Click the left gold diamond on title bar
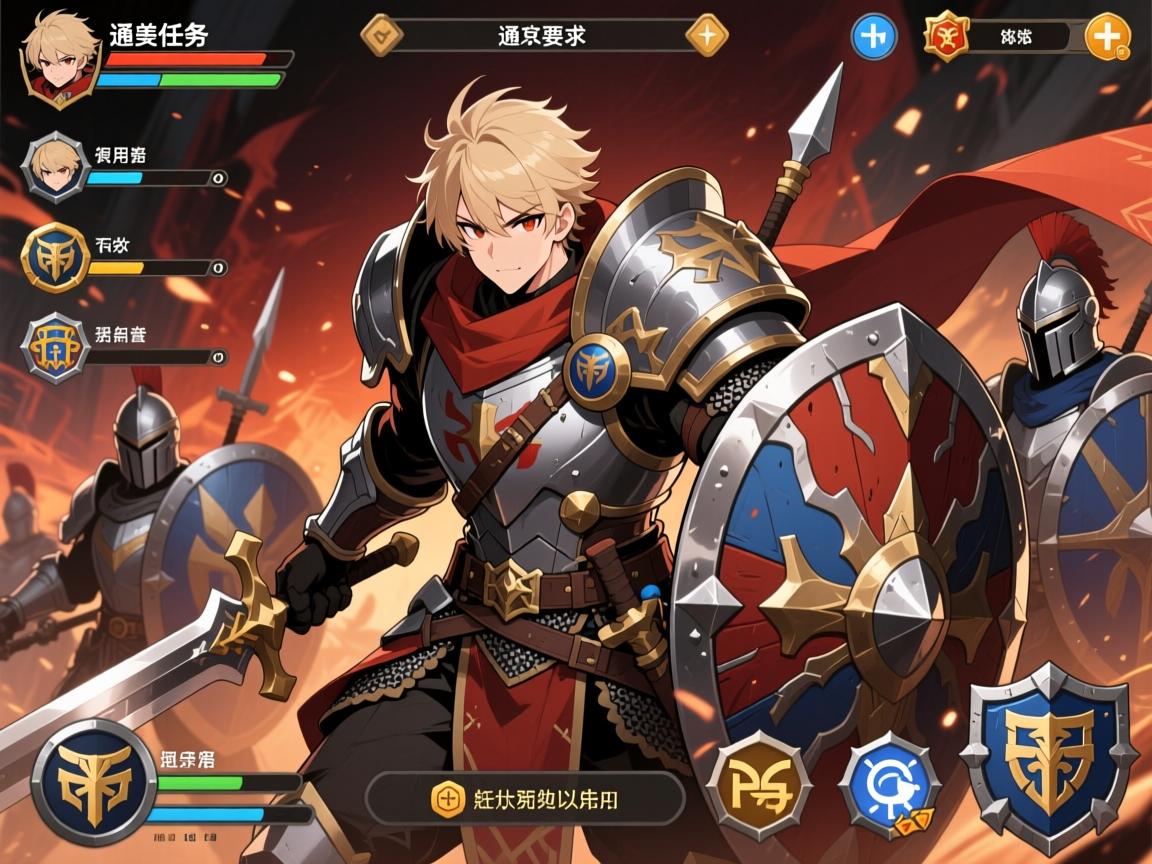This screenshot has width=1152, height=864. point(382,34)
